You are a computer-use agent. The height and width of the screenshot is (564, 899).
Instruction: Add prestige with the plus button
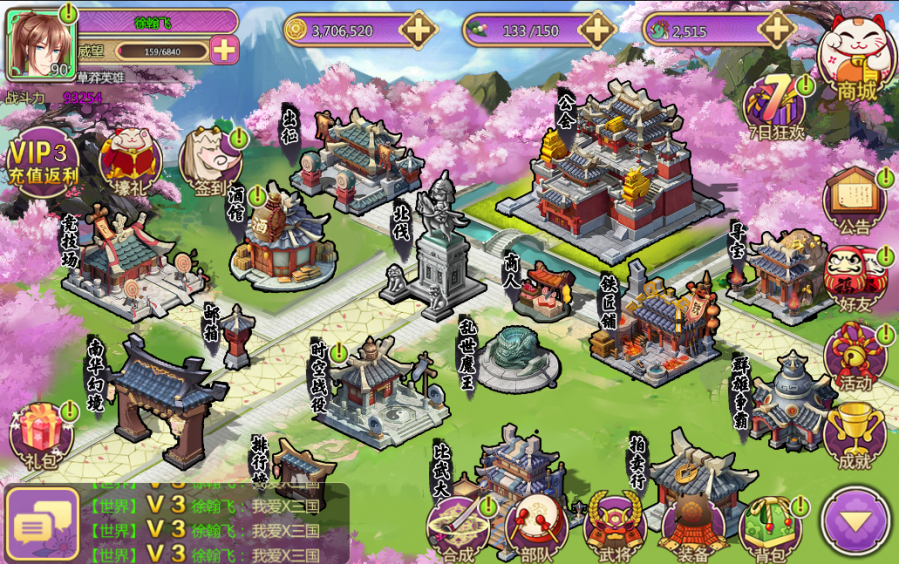(x=224, y=50)
